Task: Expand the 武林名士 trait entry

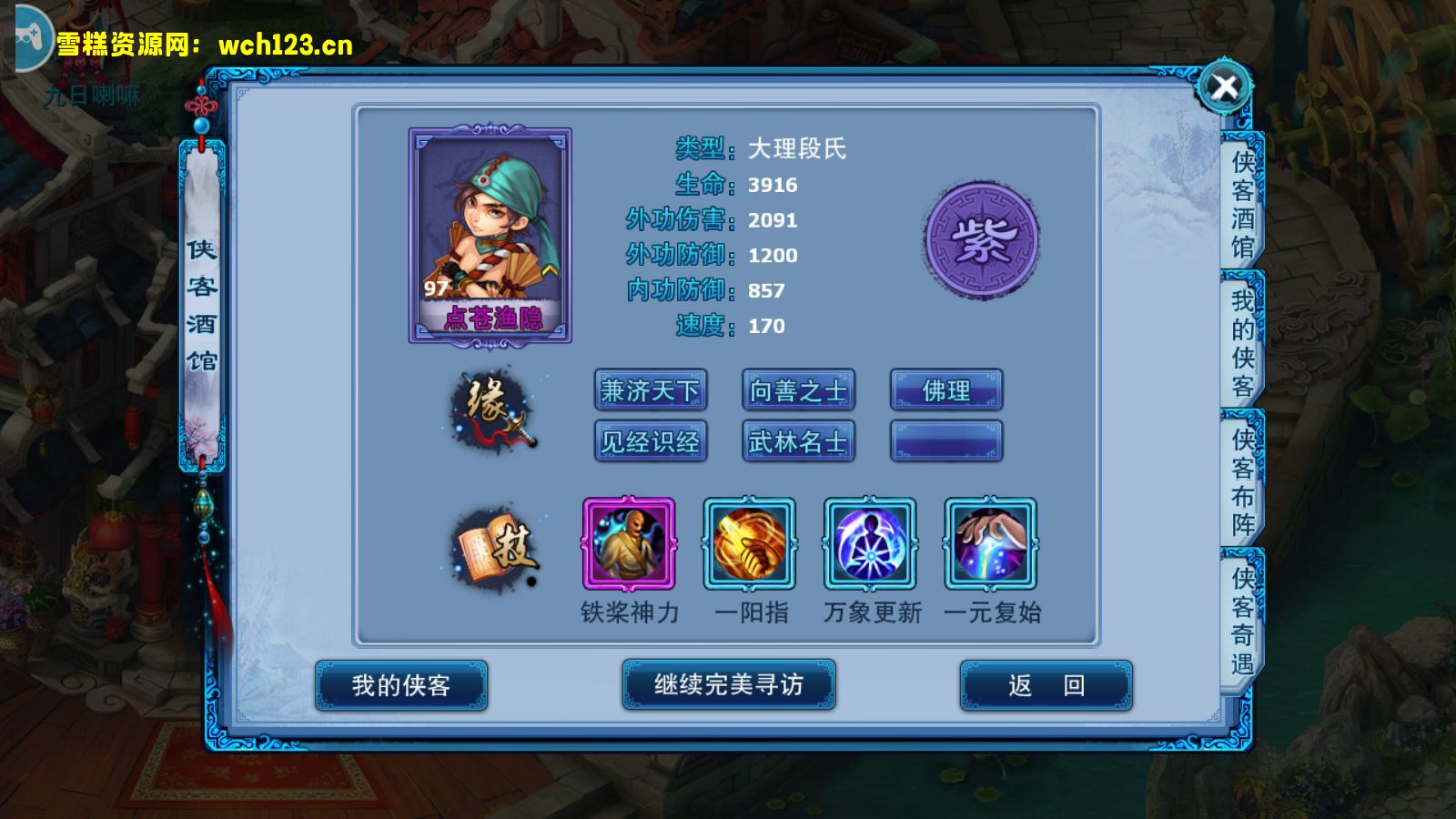Action: tap(799, 443)
